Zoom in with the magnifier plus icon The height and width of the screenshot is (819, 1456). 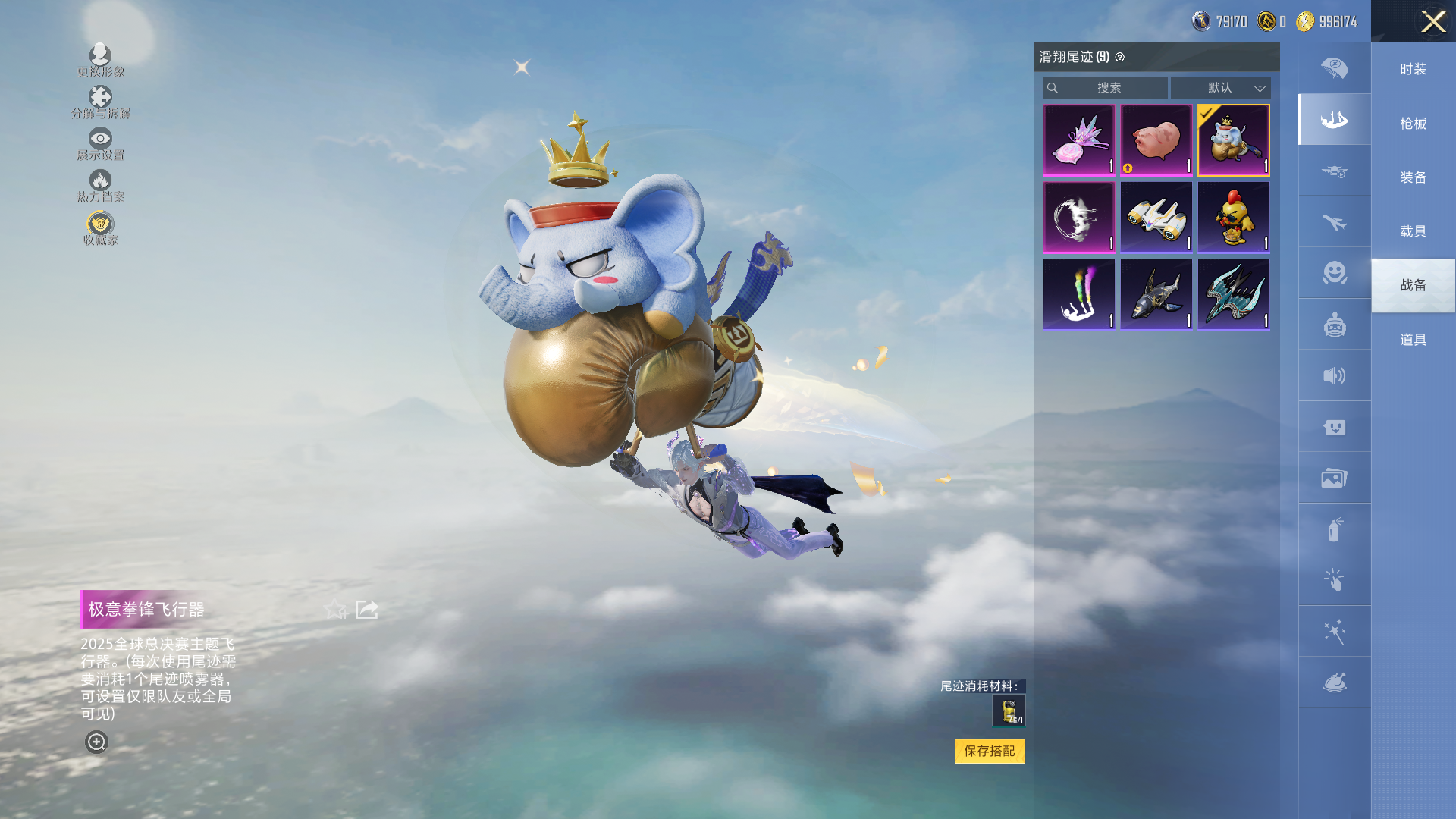point(96,742)
